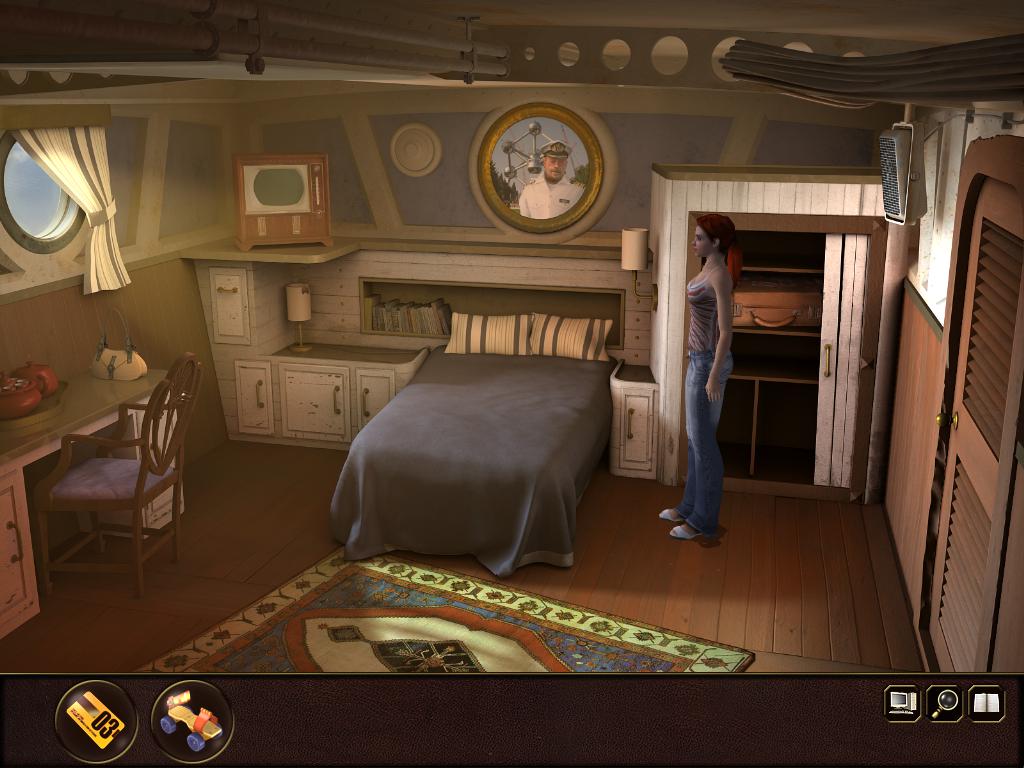Open the computer monitor menu icon
The height and width of the screenshot is (768, 1024).
(901, 702)
